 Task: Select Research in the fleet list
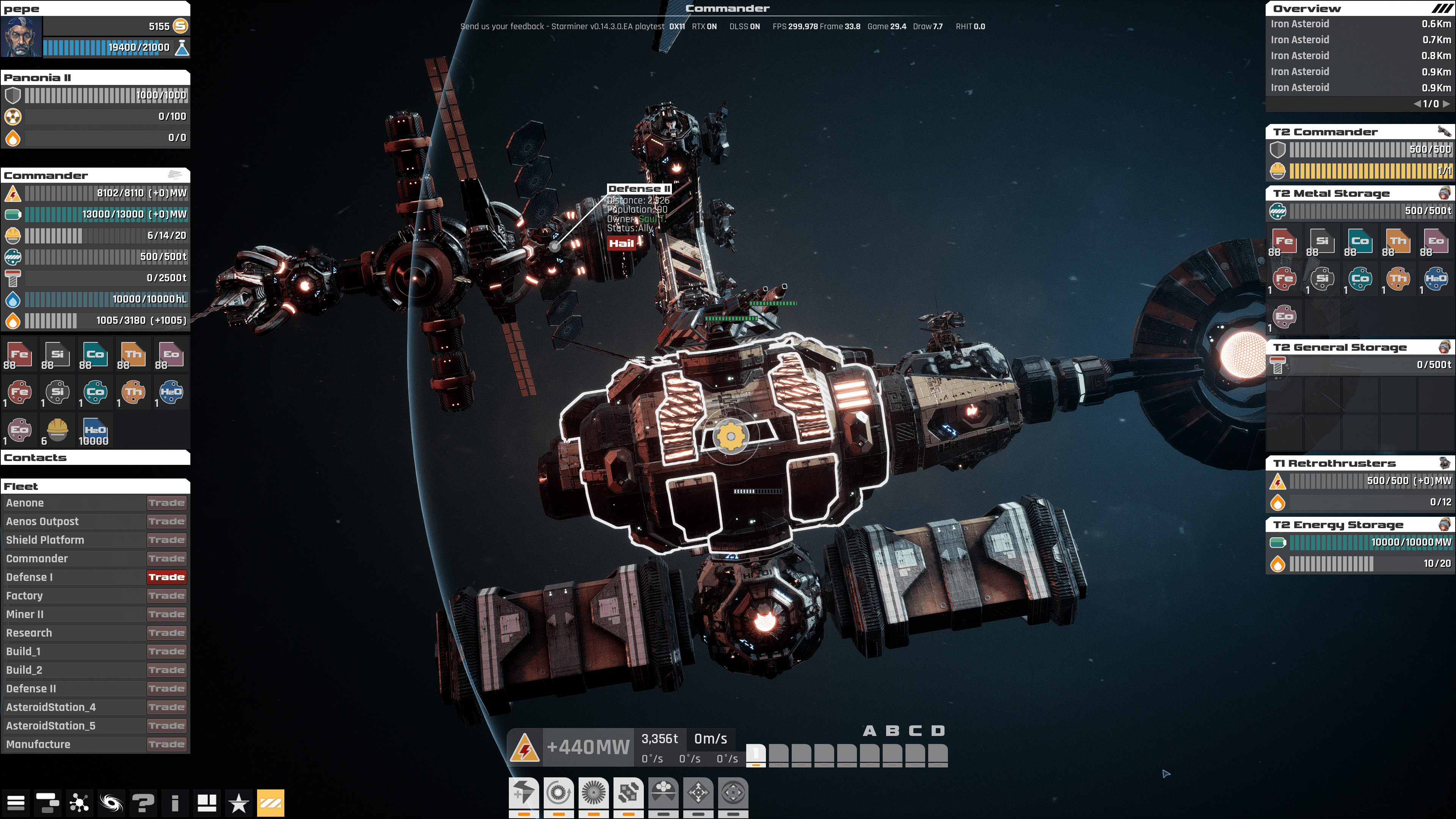point(29,633)
